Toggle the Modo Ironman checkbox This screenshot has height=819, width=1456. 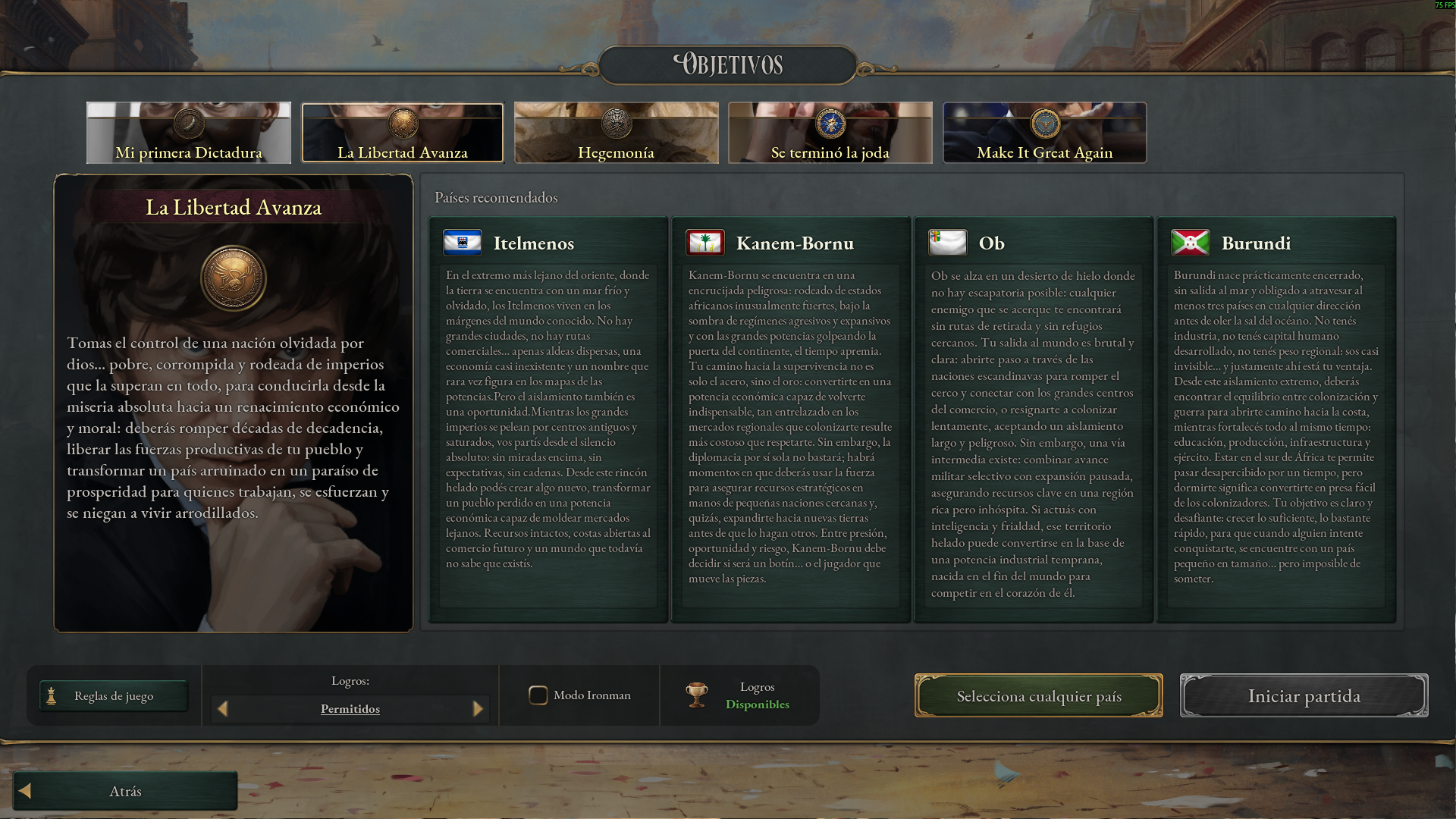tap(538, 695)
